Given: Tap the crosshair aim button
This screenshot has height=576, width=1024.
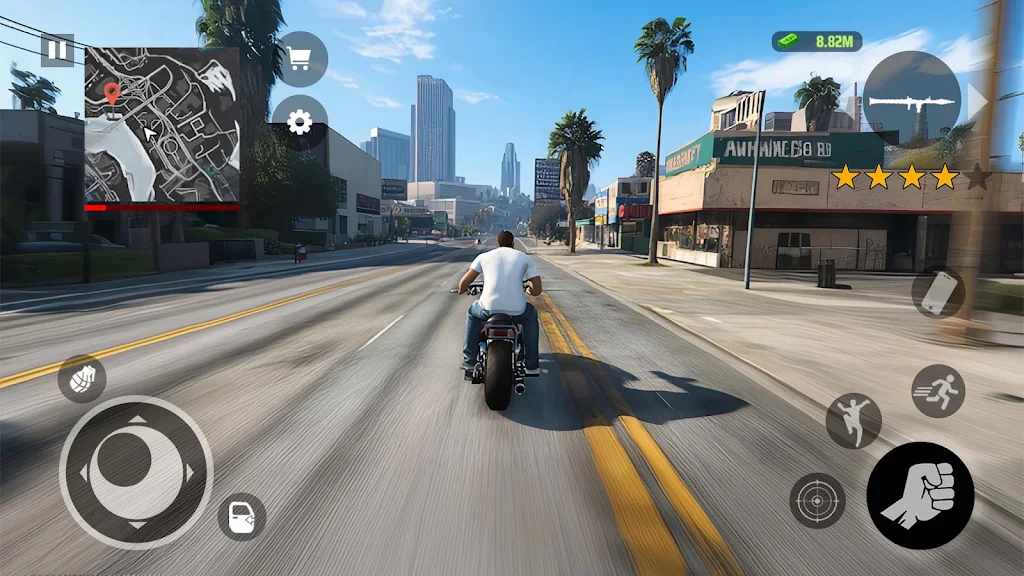Looking at the screenshot, I should tap(818, 500).
